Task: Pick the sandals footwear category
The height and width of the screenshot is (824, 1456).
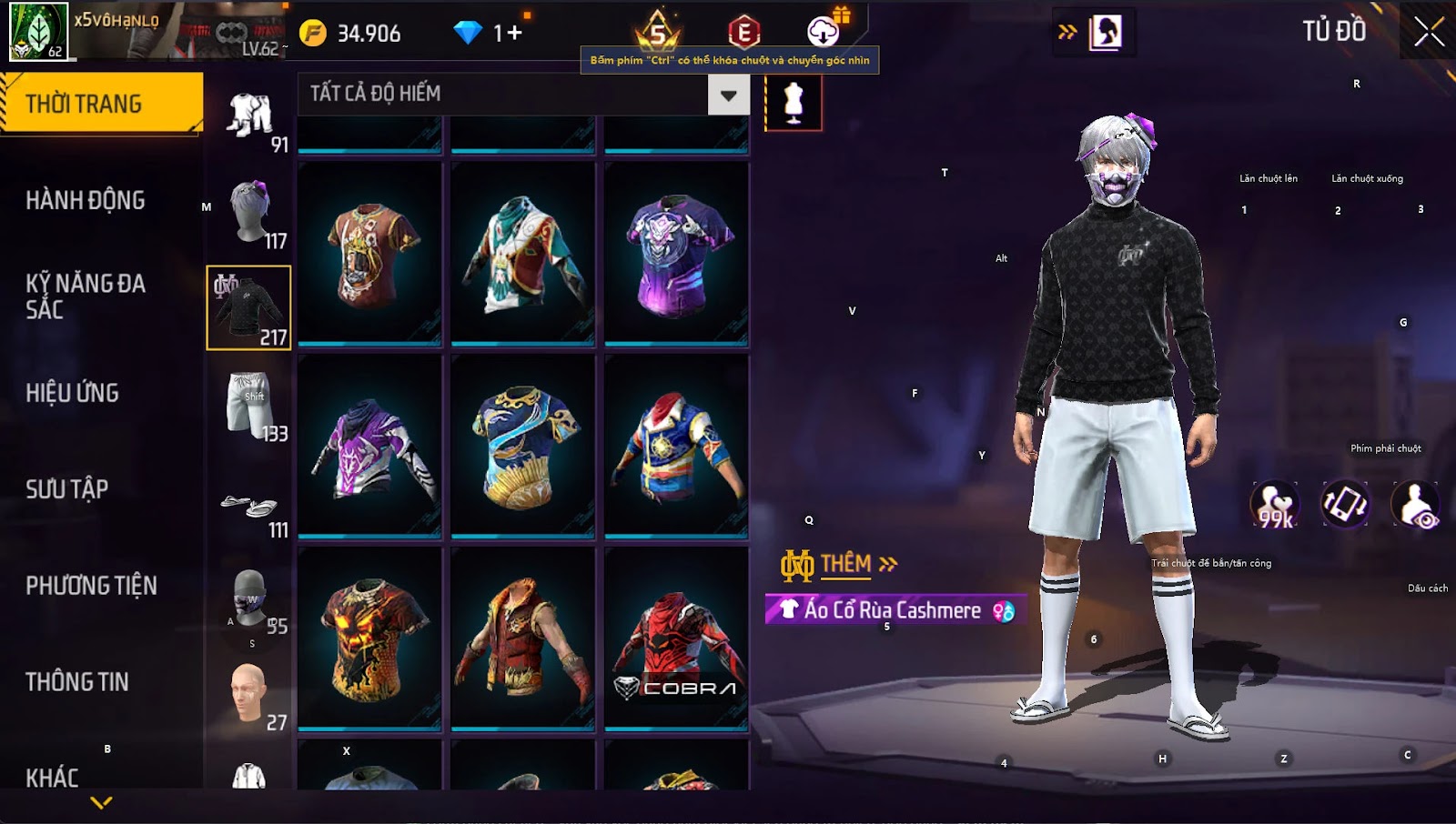Action: [x=249, y=506]
